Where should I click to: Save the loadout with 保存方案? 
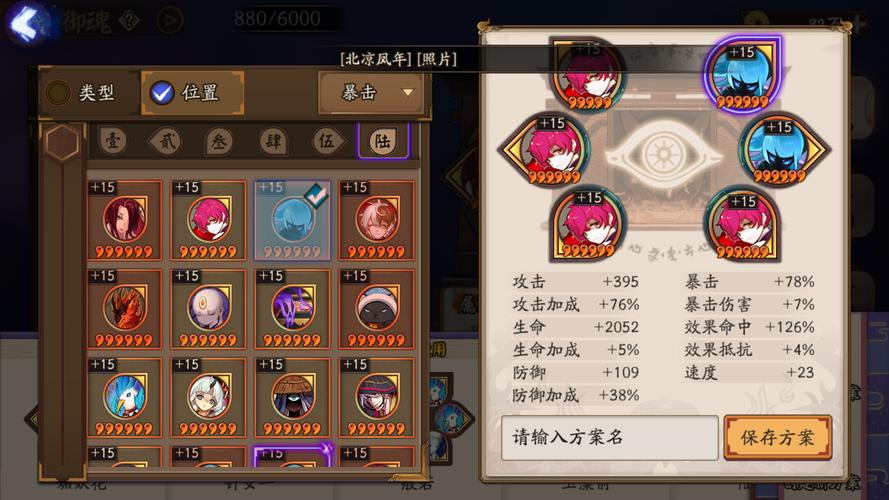pos(777,437)
